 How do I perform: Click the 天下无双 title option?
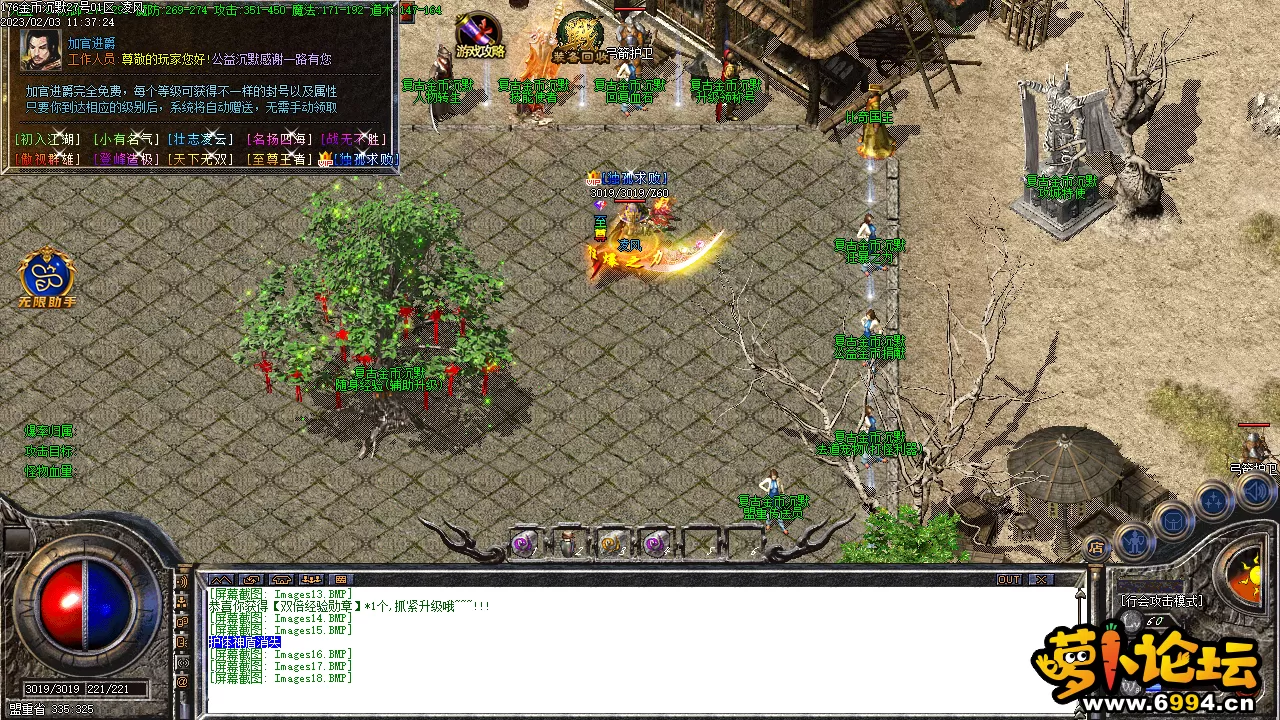point(201,159)
